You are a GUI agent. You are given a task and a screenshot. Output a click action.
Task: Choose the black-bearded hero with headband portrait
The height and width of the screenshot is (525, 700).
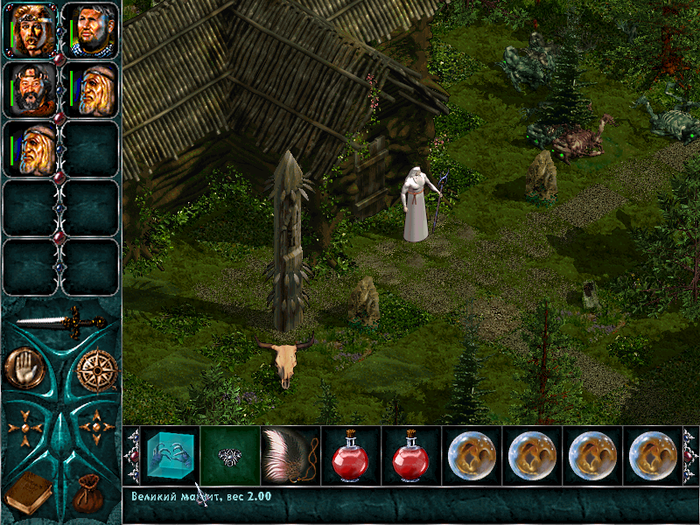pos(33,89)
